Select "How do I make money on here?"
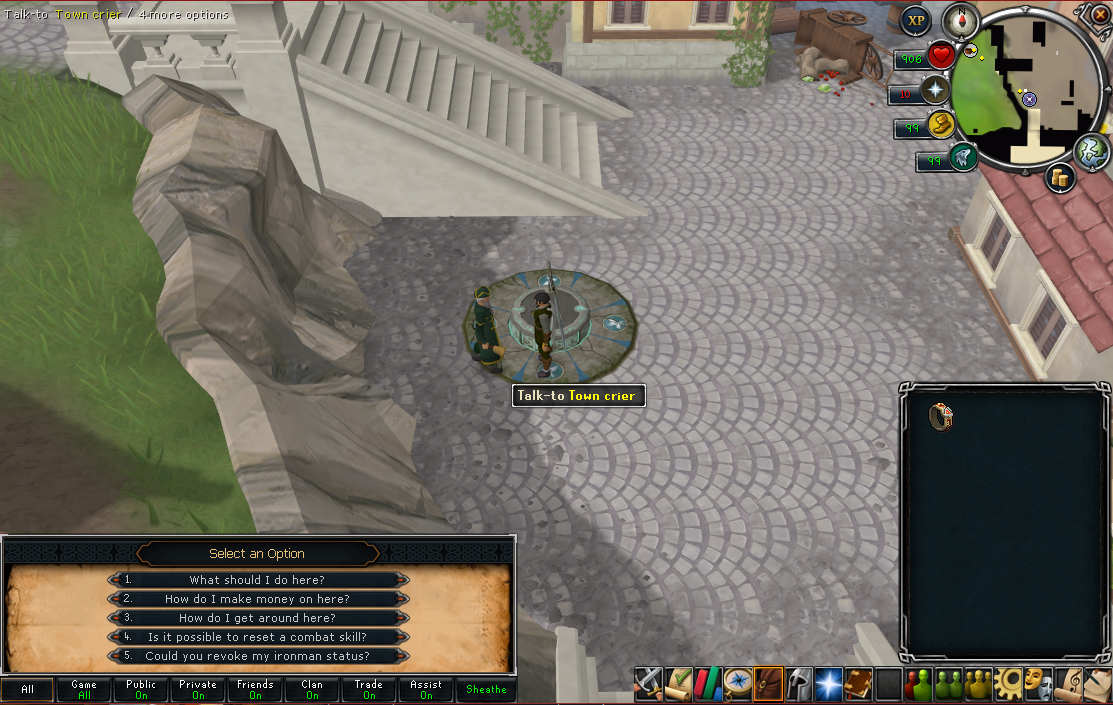The height and width of the screenshot is (705, 1113). pos(257,599)
